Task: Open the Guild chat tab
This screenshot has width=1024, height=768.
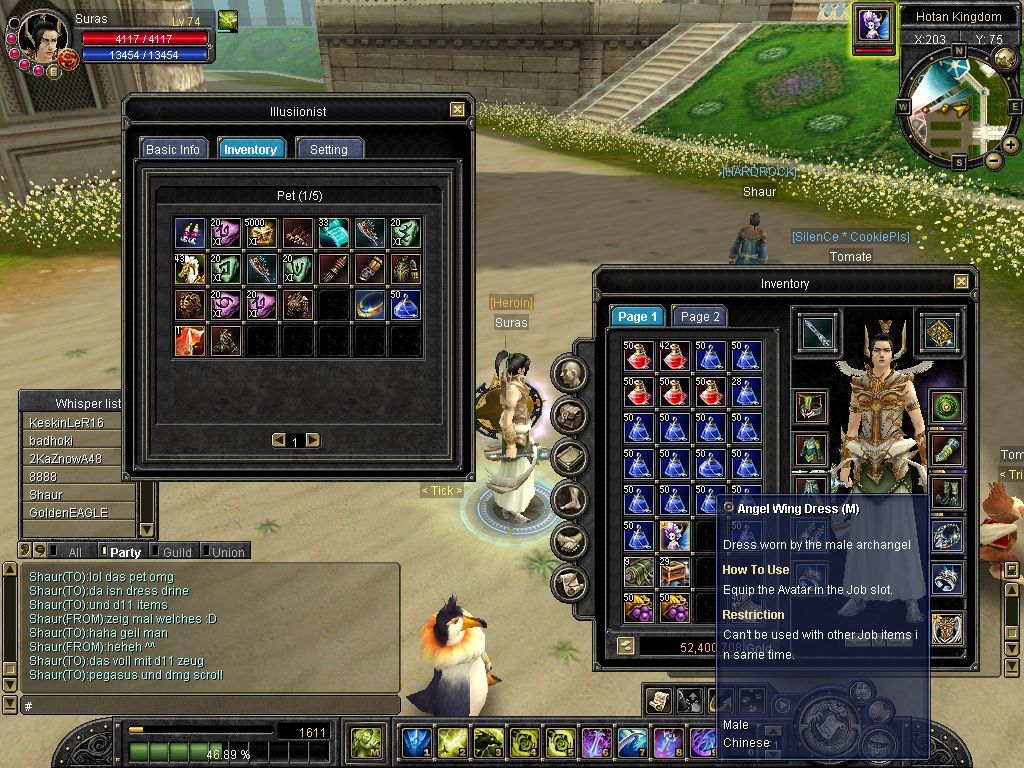Action: pyautogui.click(x=176, y=552)
